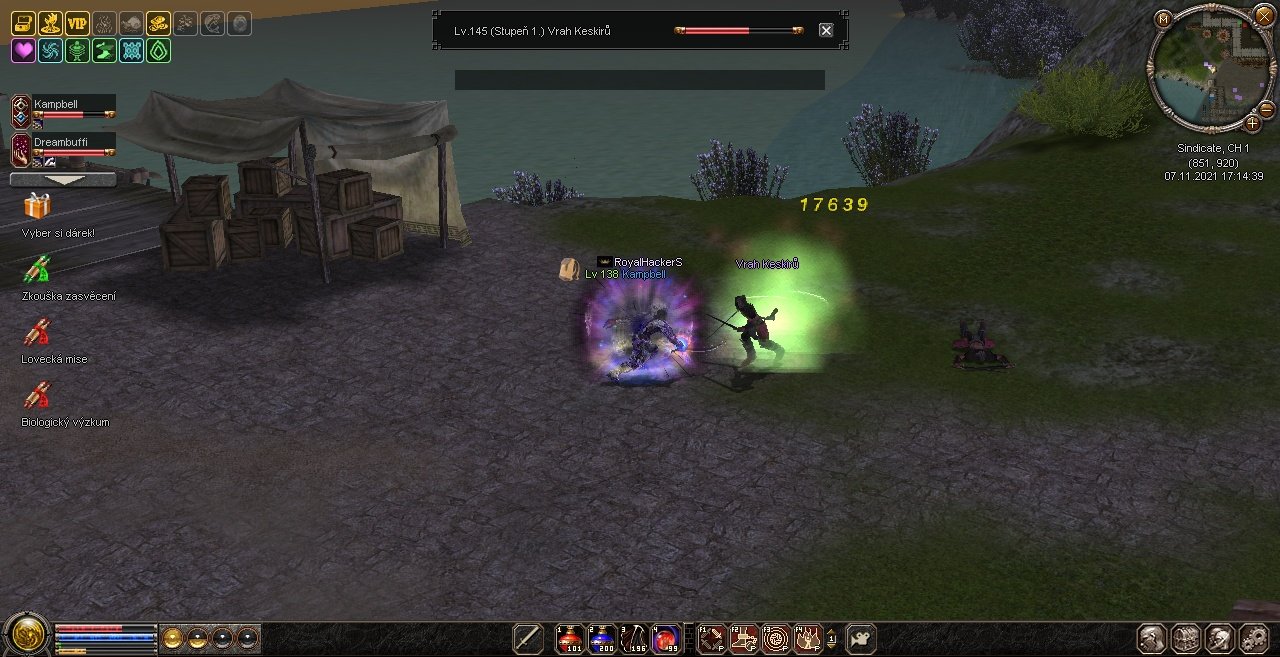Close the Vrah Keskirů target panel
Viewport: 1280px width, 657px height.
click(826, 30)
